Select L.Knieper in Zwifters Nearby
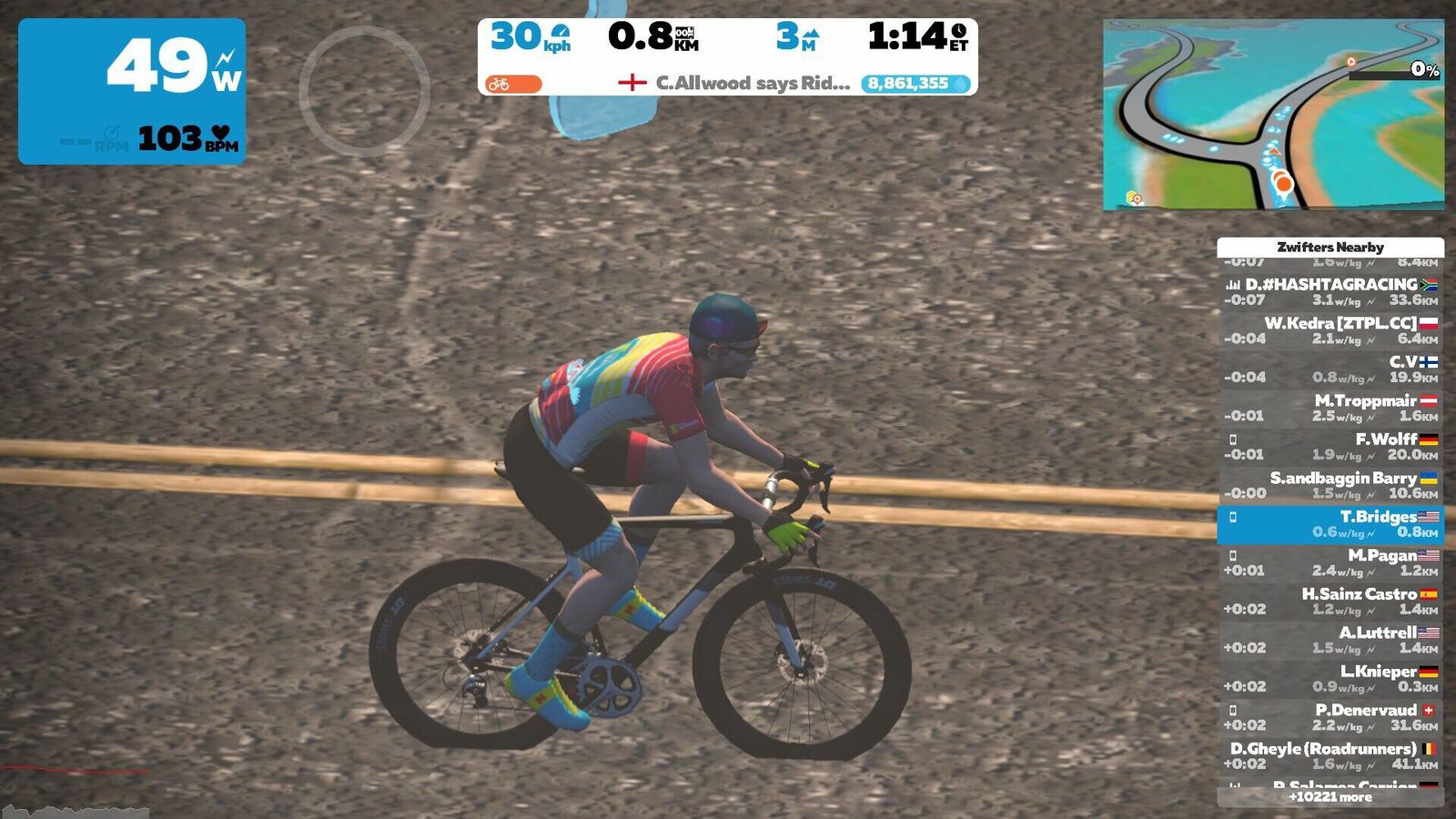Image resolution: width=1456 pixels, height=819 pixels. (1330, 679)
